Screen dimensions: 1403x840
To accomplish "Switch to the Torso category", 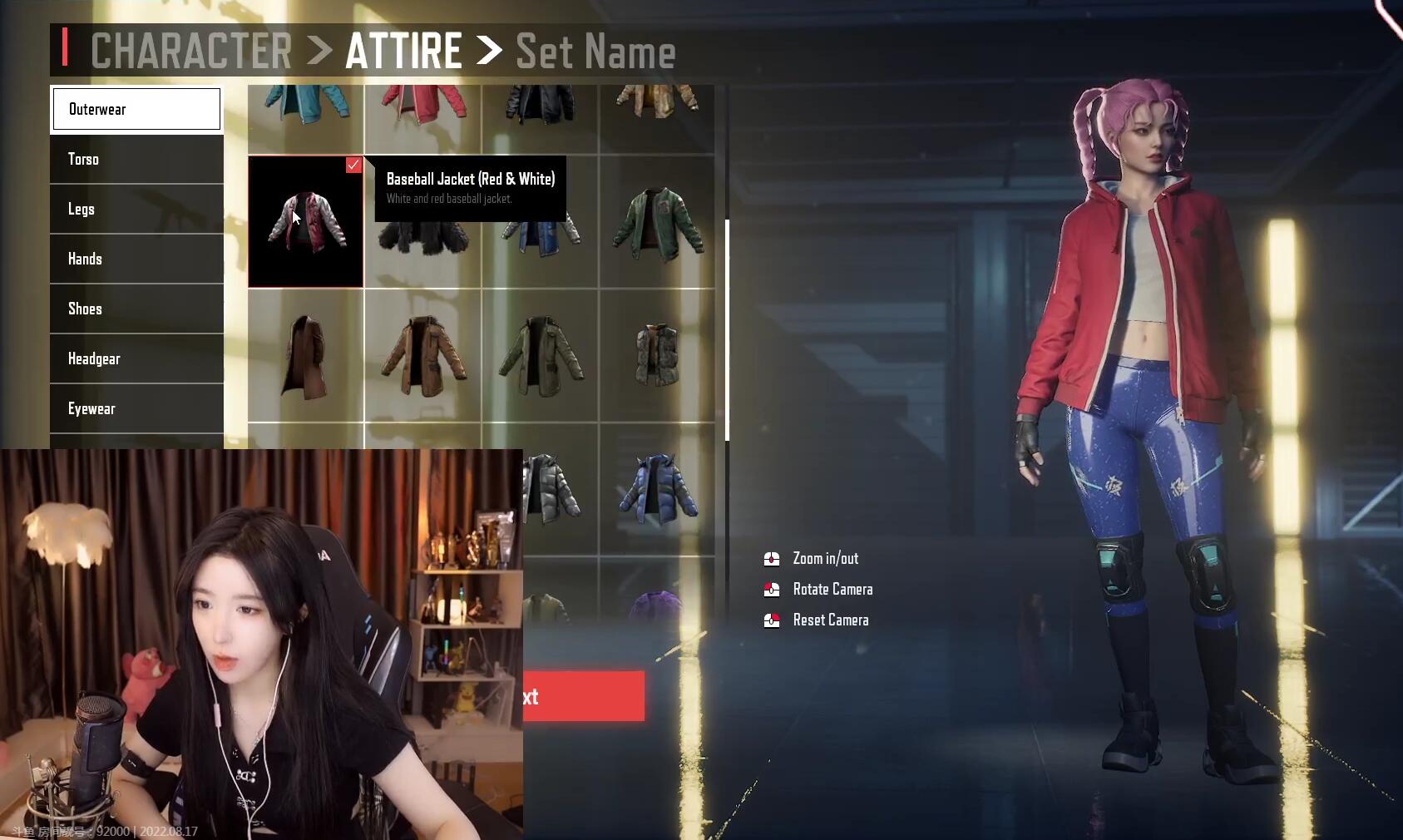I will 136,159.
